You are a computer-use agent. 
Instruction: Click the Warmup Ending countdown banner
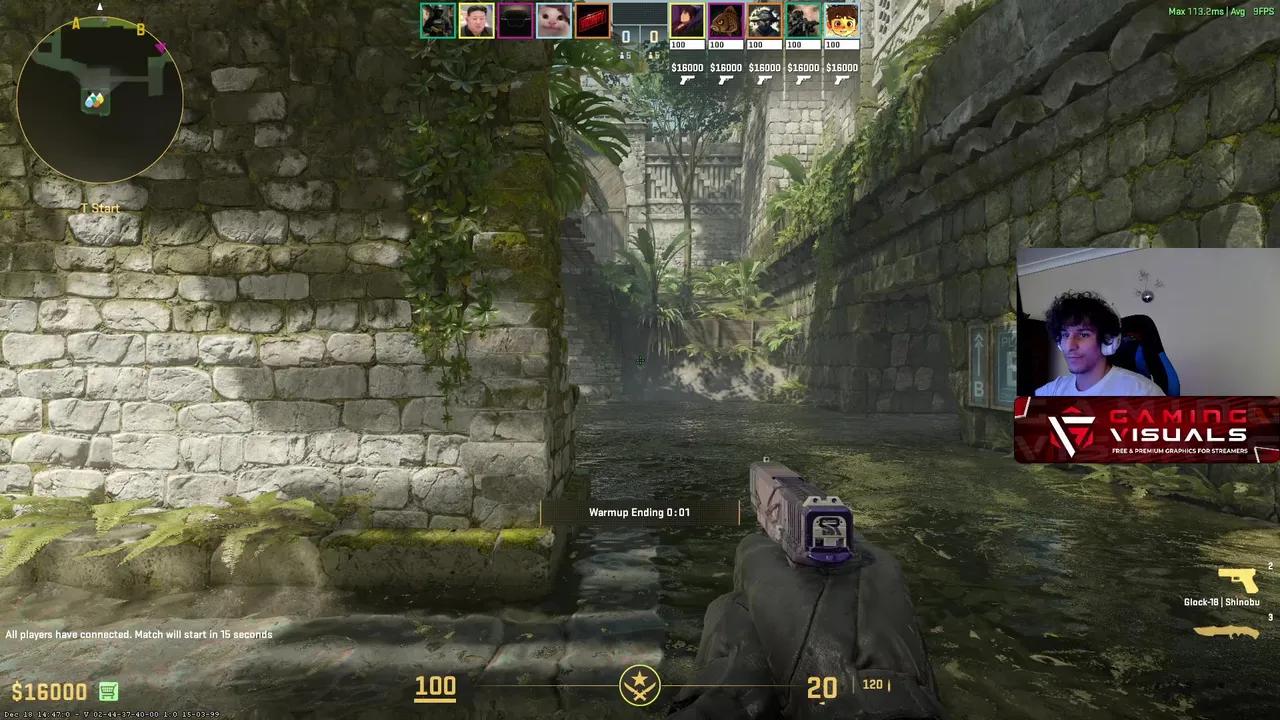click(x=640, y=512)
